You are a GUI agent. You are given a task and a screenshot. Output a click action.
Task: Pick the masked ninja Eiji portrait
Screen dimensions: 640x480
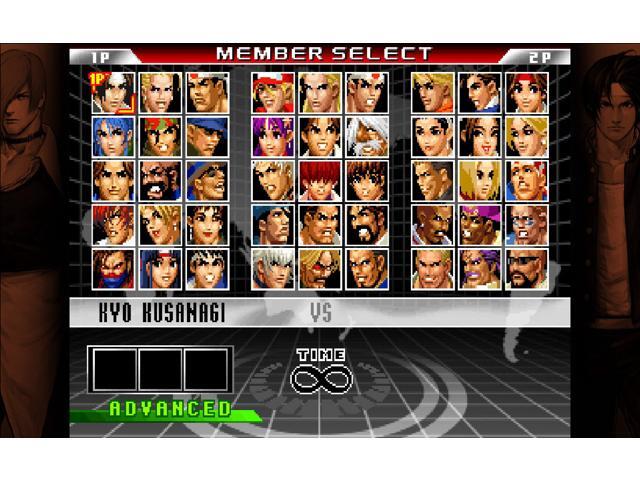[113, 268]
